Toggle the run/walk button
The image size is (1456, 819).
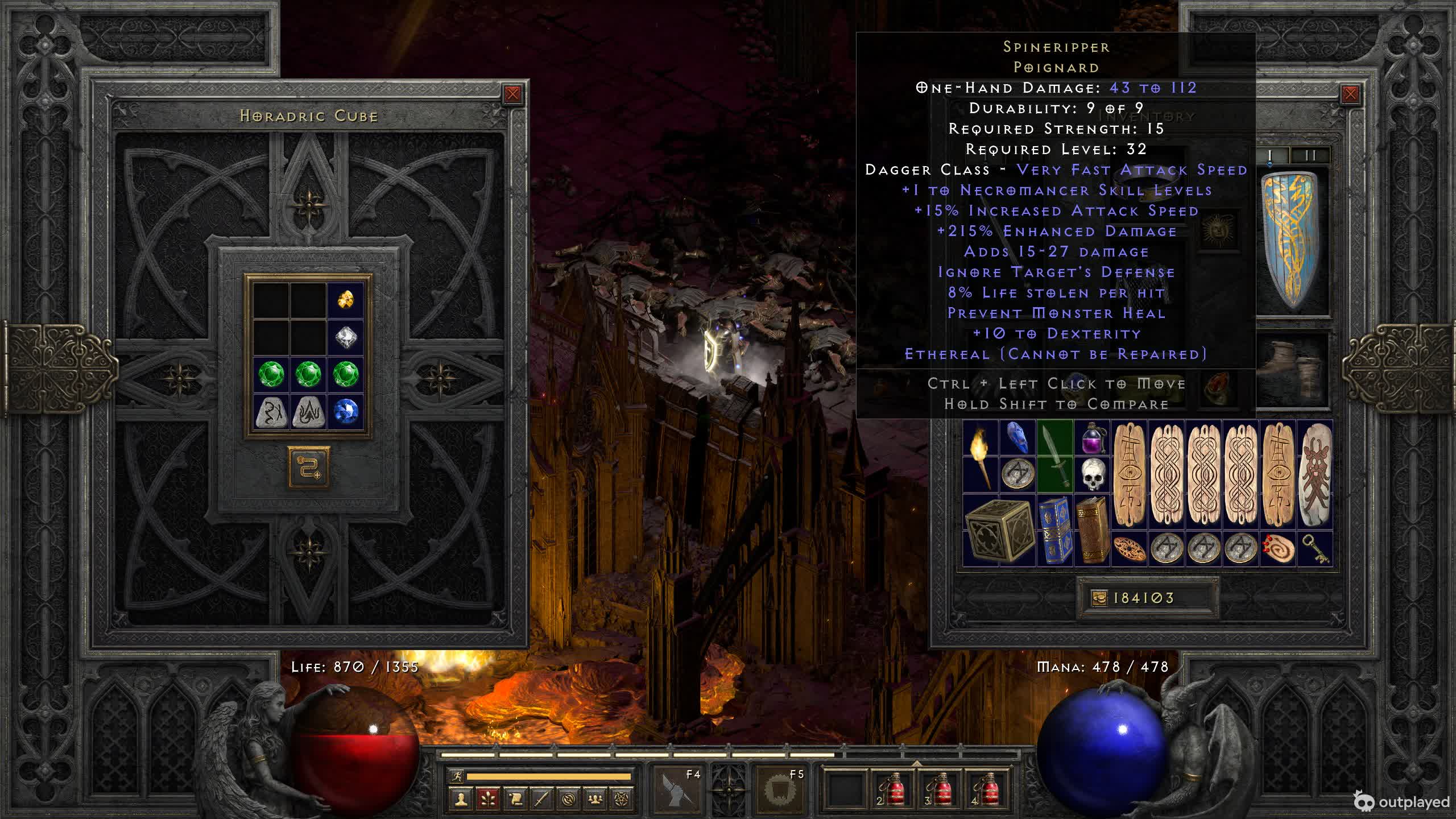pyautogui.click(x=457, y=776)
